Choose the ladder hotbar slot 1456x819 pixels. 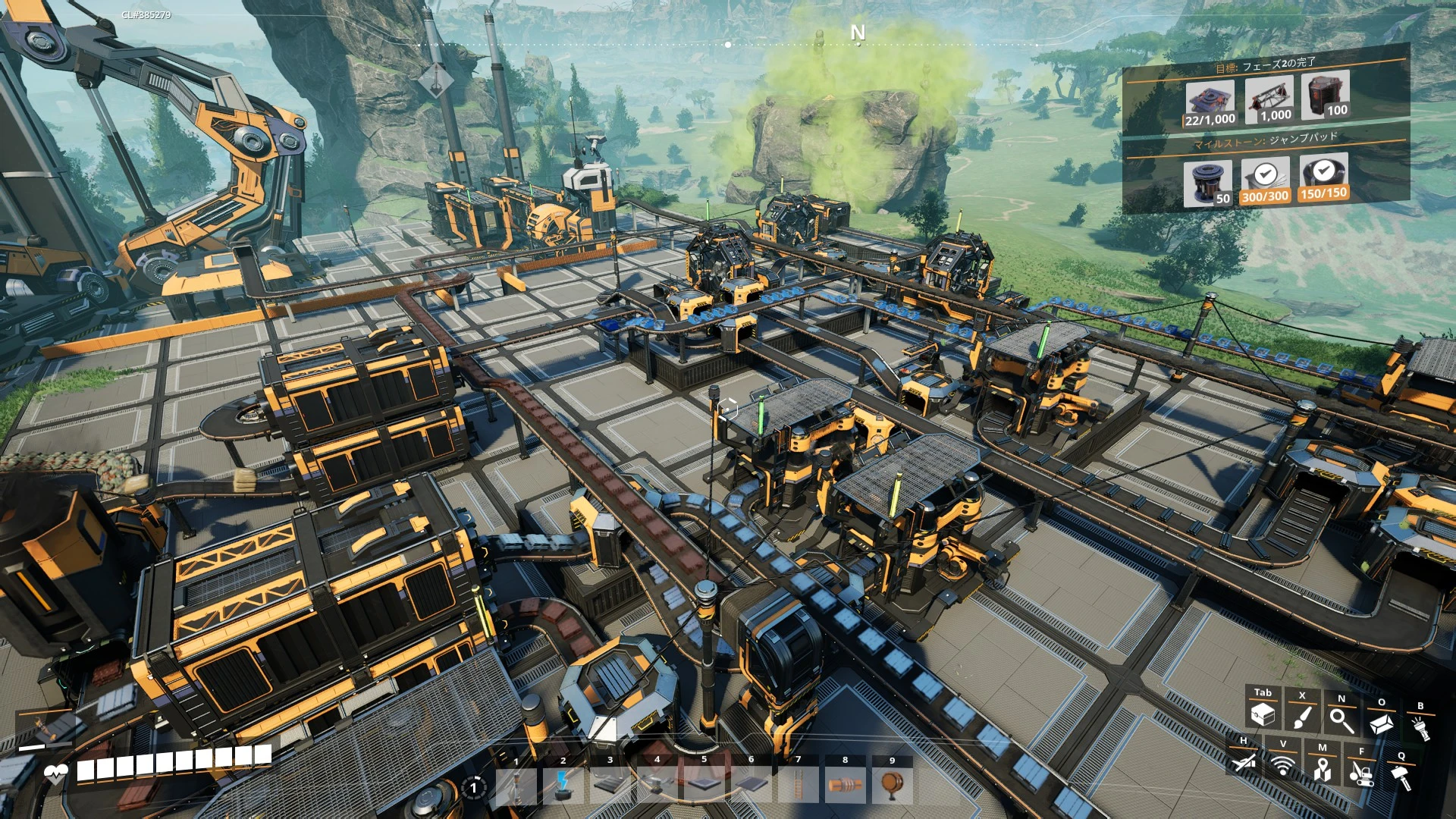(x=798, y=786)
